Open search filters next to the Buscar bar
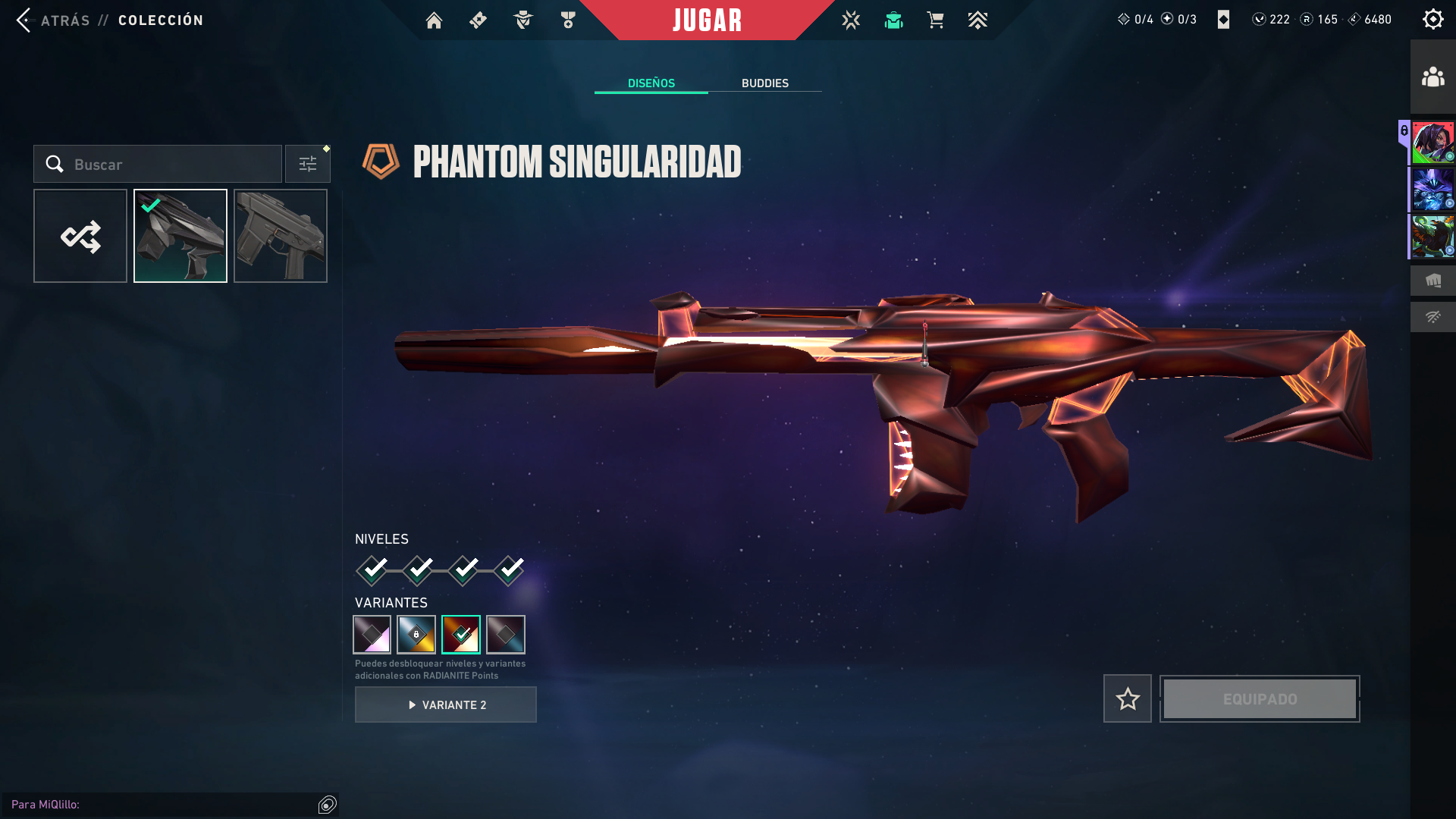The height and width of the screenshot is (819, 1456). pos(307,163)
